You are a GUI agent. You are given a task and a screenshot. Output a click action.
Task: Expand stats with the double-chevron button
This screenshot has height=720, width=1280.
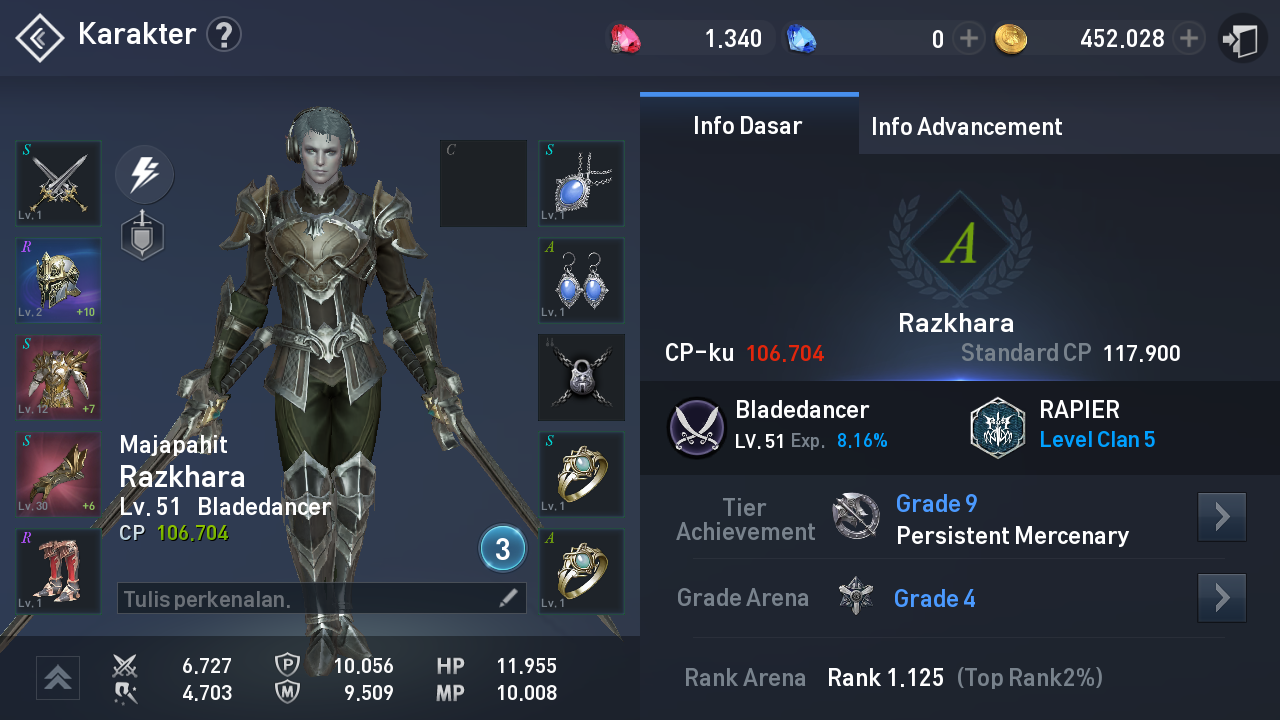coord(58,678)
